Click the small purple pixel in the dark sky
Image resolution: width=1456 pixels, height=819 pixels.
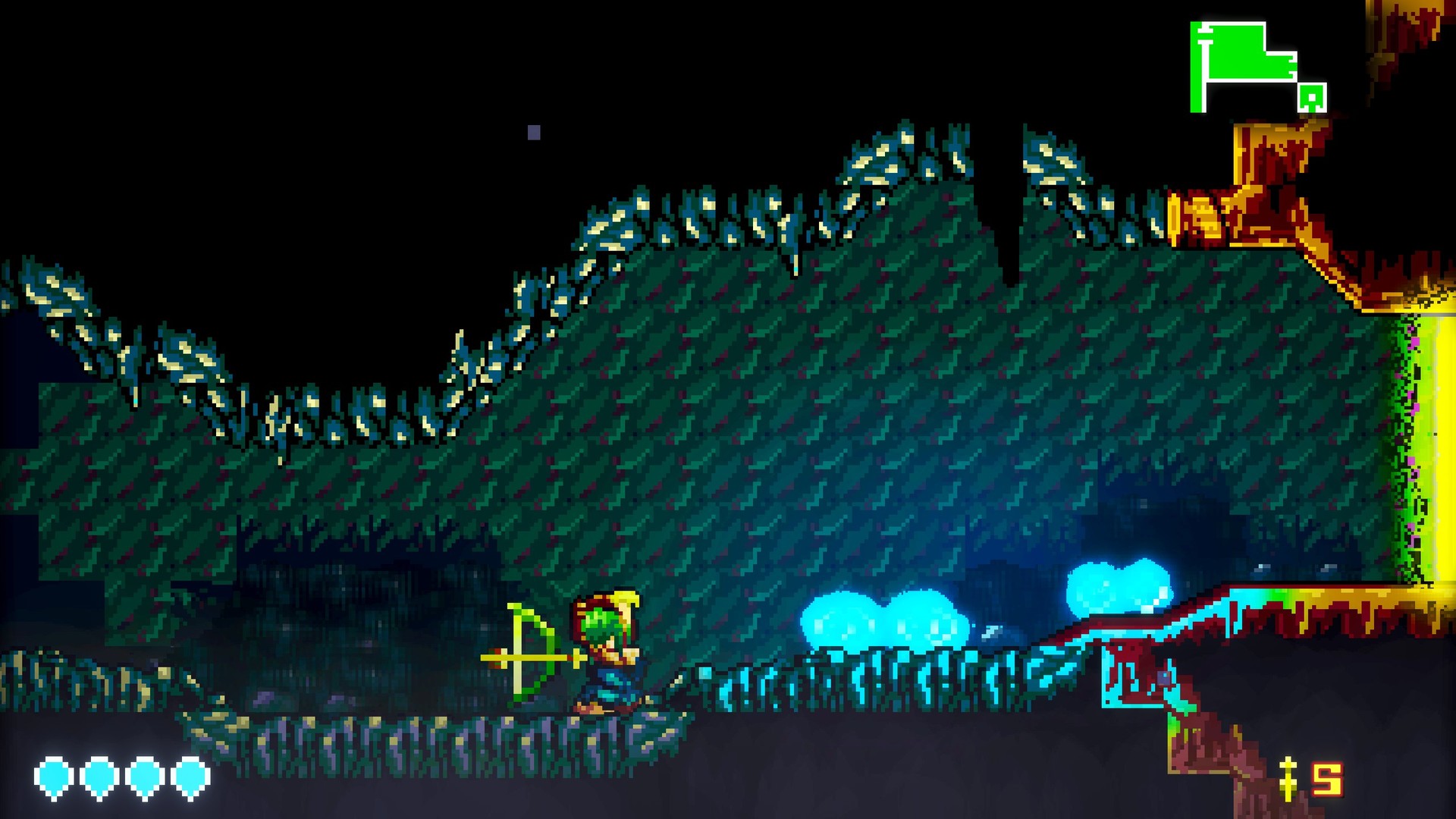[x=533, y=130]
